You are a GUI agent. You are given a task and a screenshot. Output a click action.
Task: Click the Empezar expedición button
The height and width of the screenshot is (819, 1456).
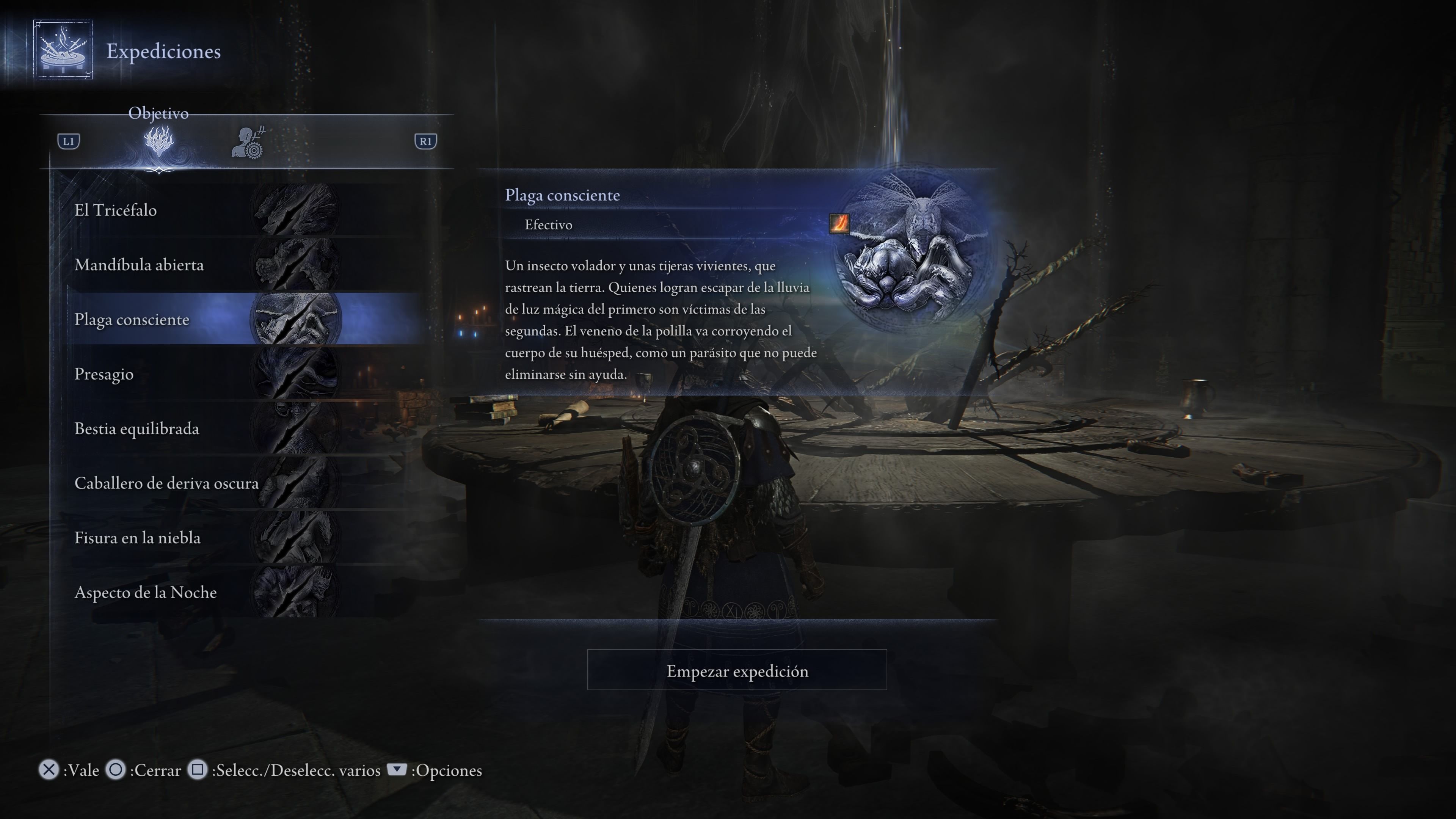[736, 670]
